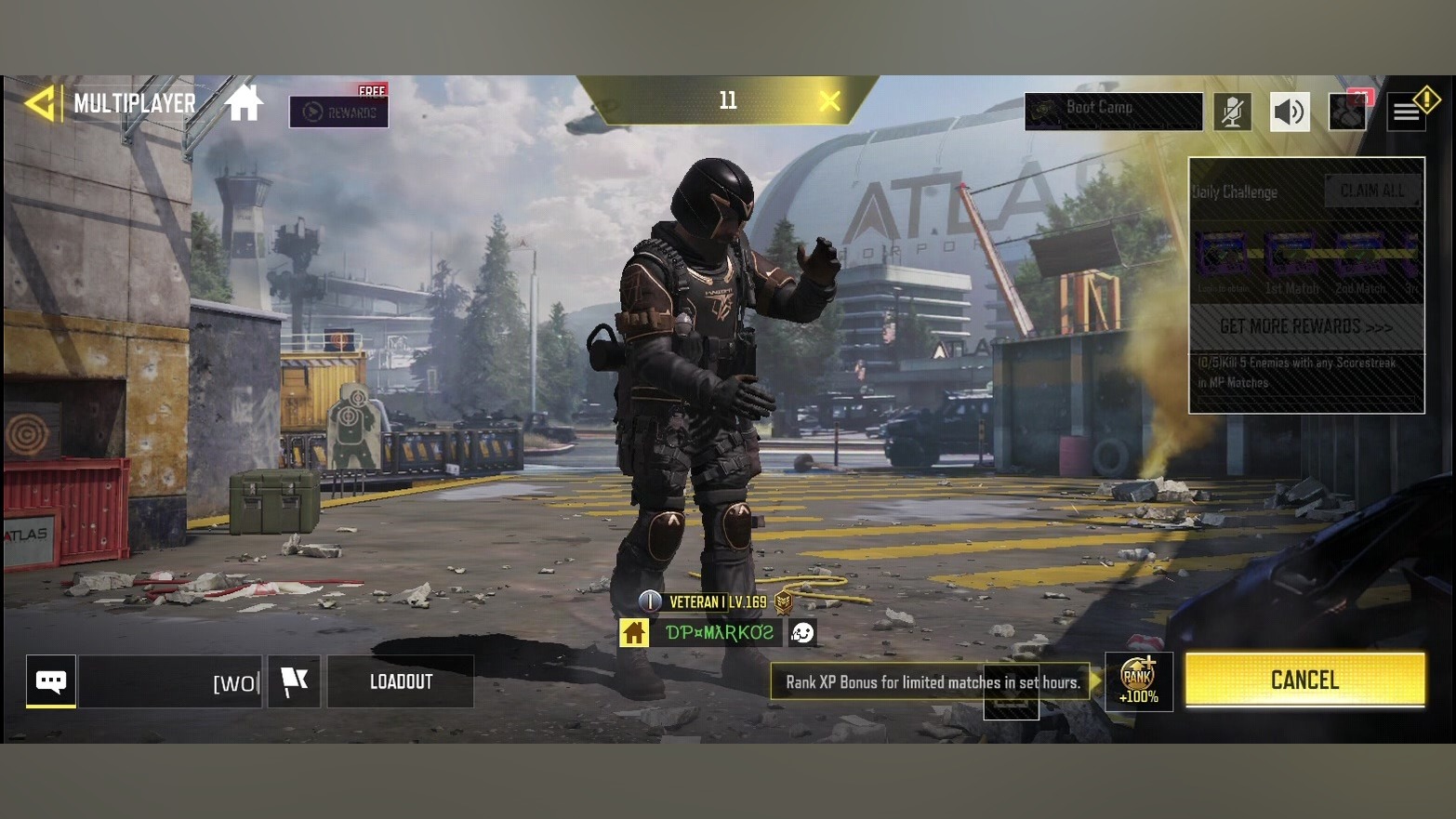Claim all Daily Challenge rewards

(x=1372, y=191)
